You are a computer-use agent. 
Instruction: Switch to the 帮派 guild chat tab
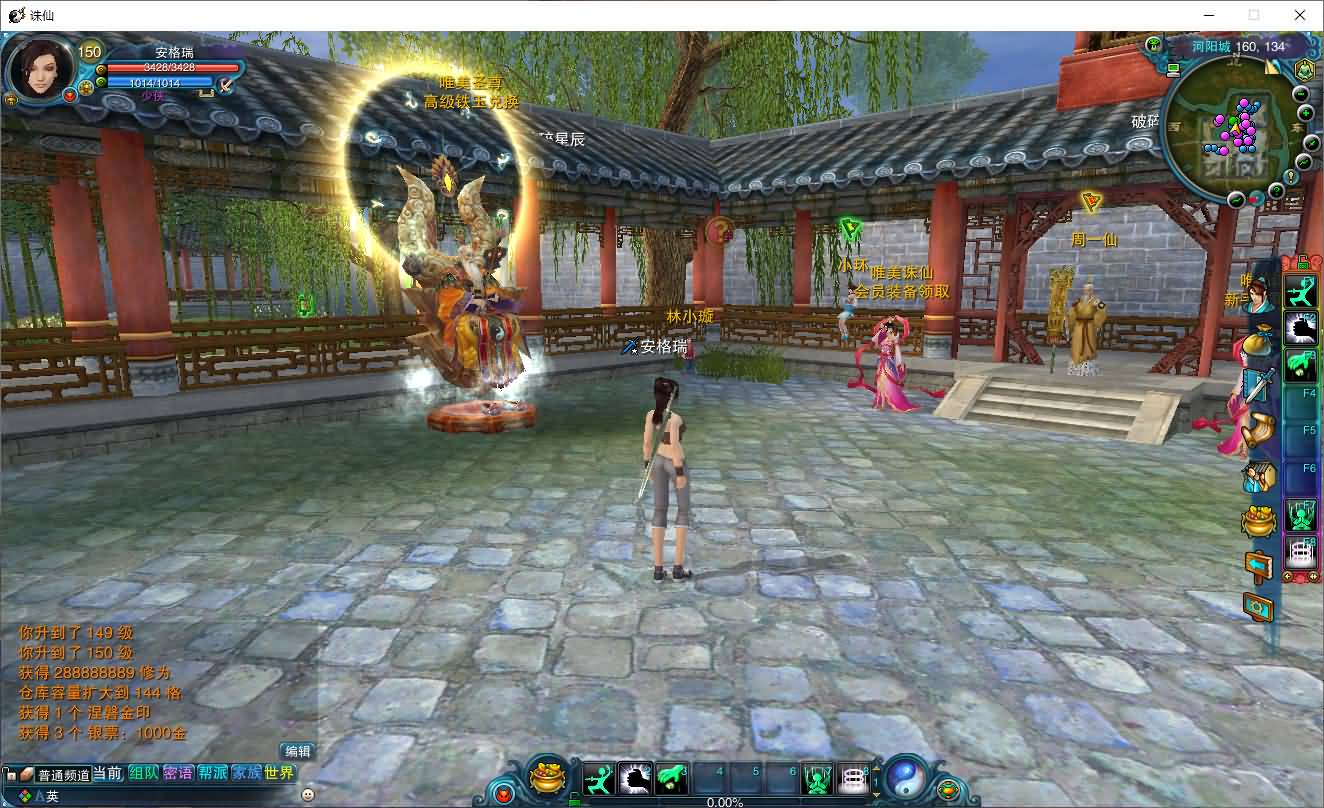pyautogui.click(x=212, y=773)
